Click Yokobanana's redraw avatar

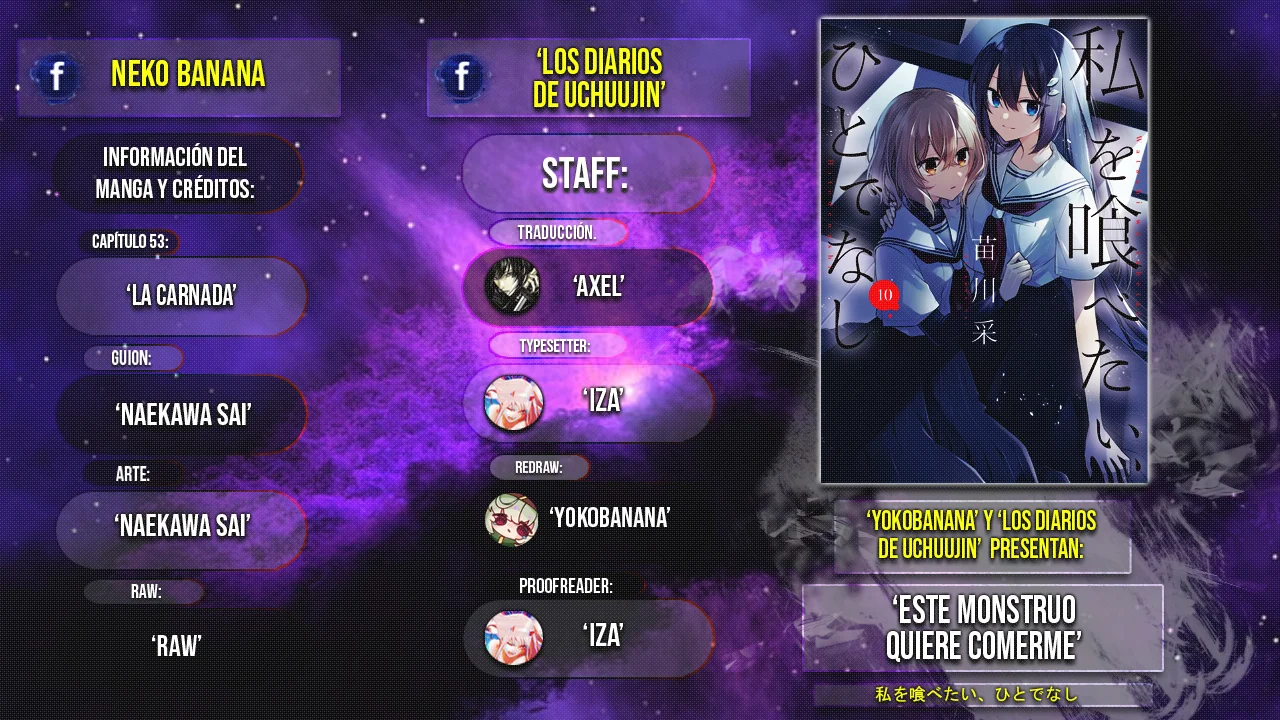click(511, 519)
